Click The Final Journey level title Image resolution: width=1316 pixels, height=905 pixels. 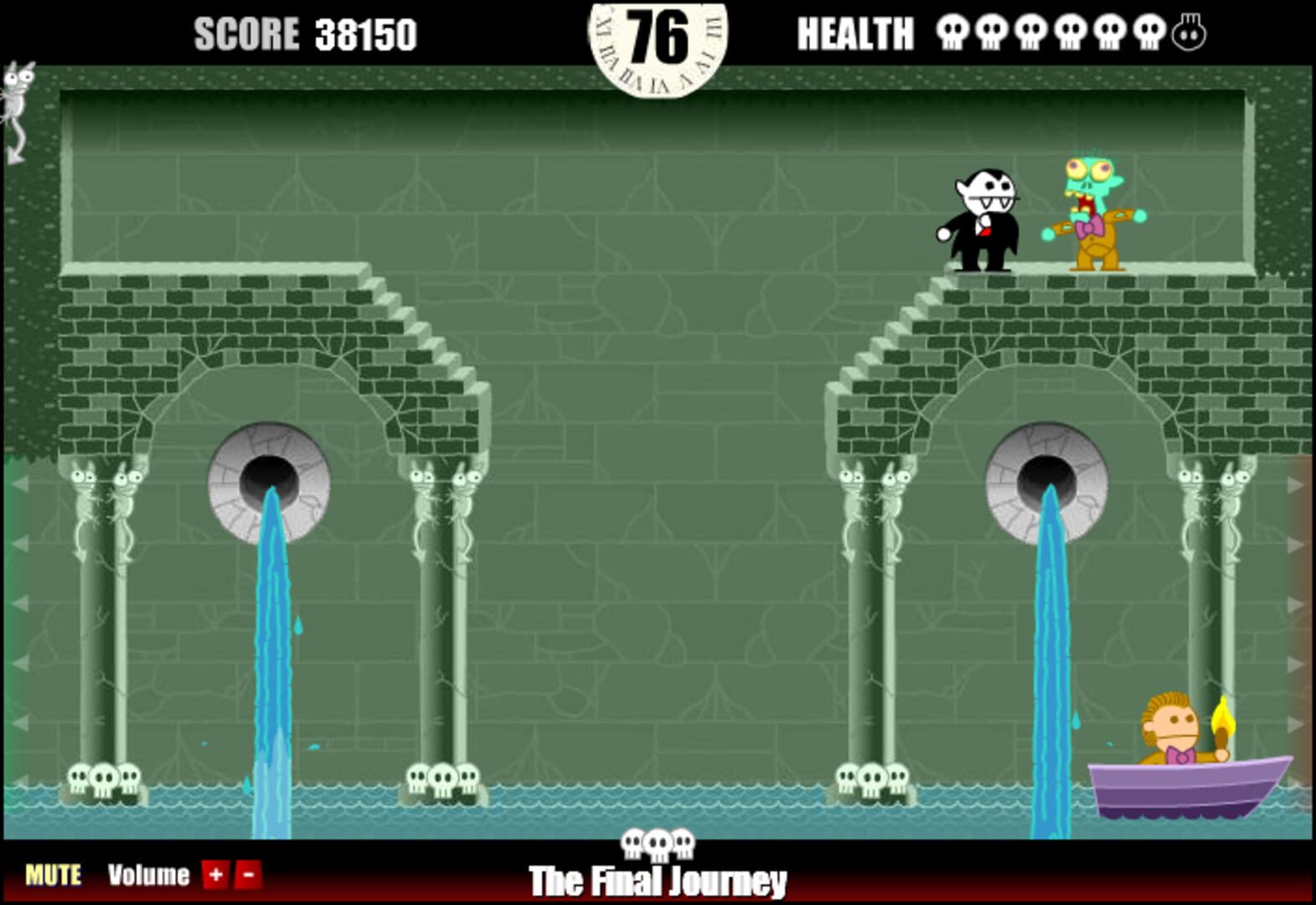[x=658, y=882]
